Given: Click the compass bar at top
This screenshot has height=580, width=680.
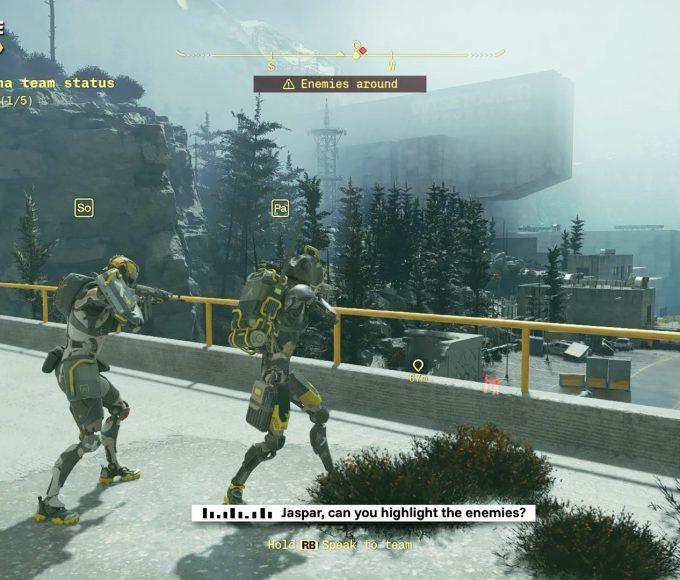Looking at the screenshot, I should pyautogui.click(x=340, y=54).
